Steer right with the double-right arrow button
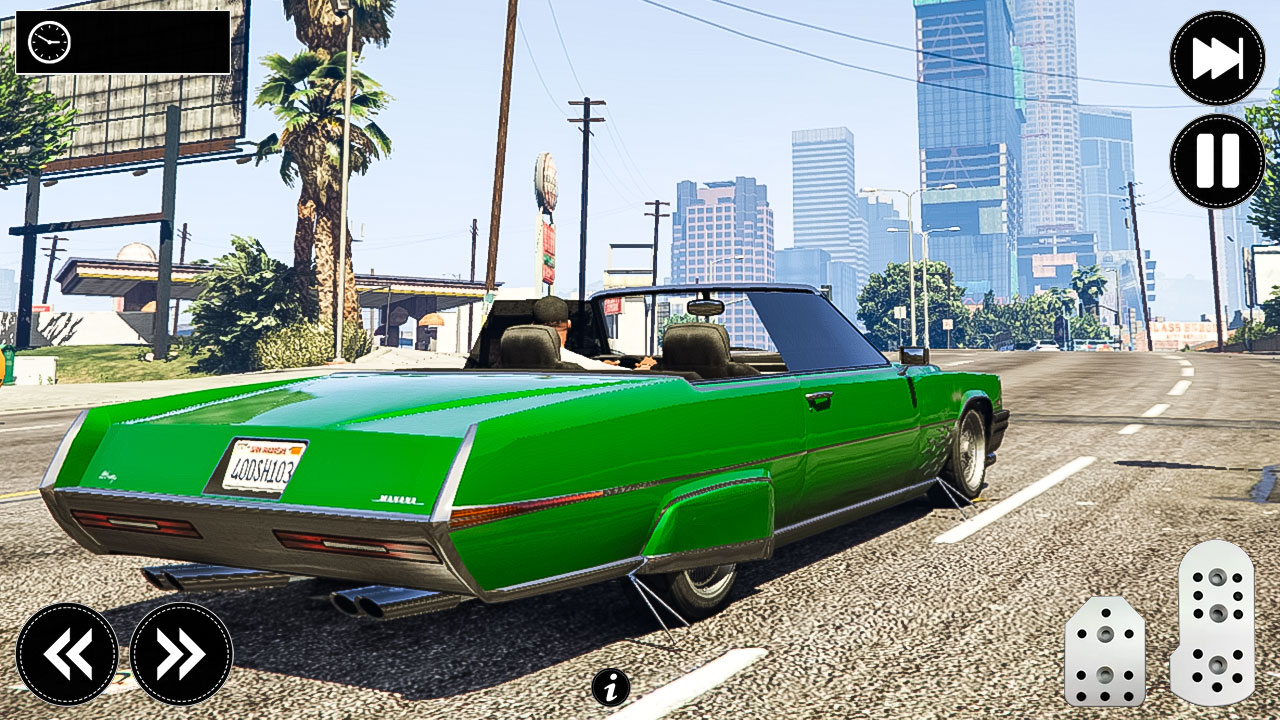 click(x=181, y=654)
